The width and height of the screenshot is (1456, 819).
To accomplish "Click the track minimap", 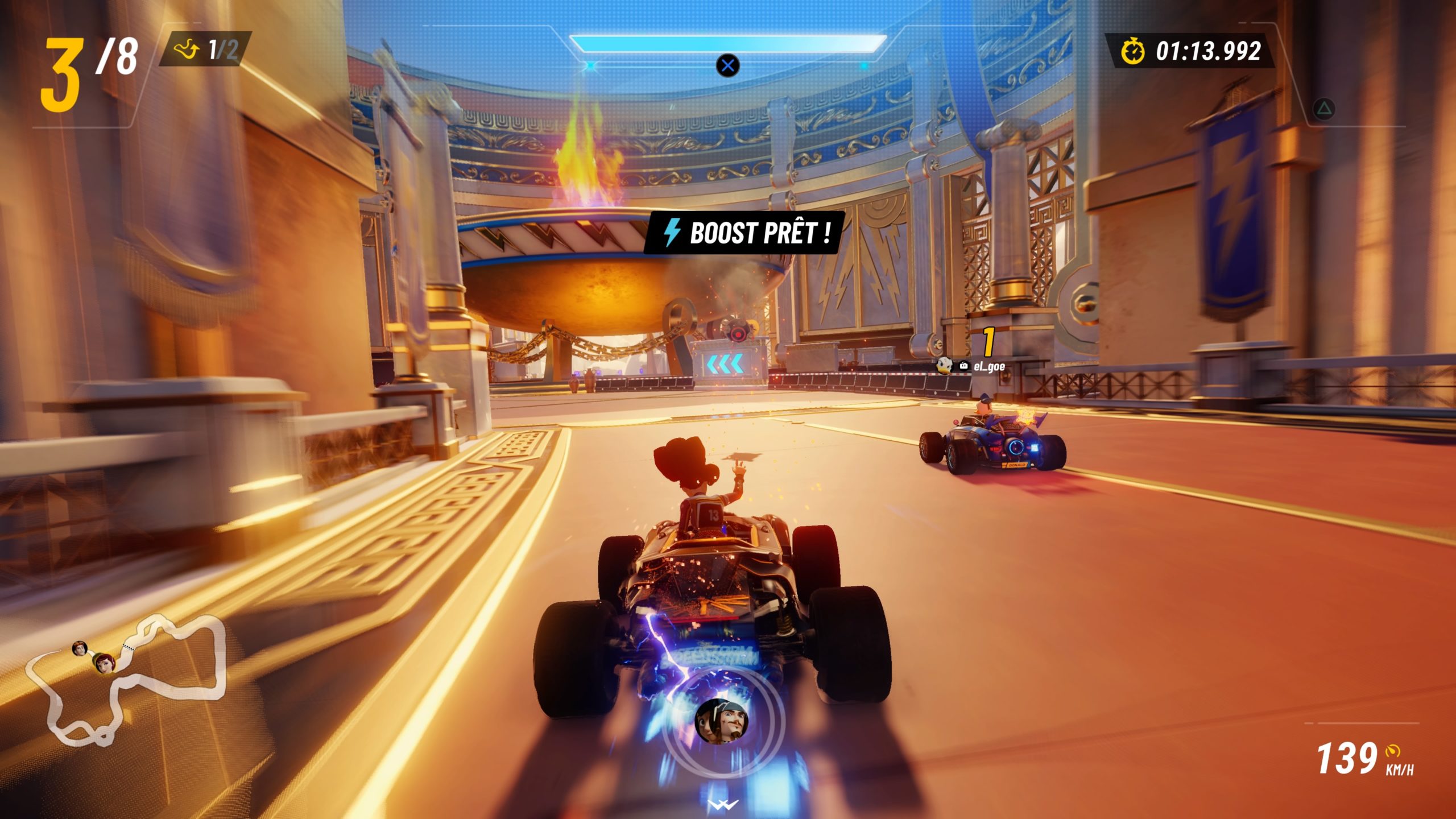I will (126, 680).
